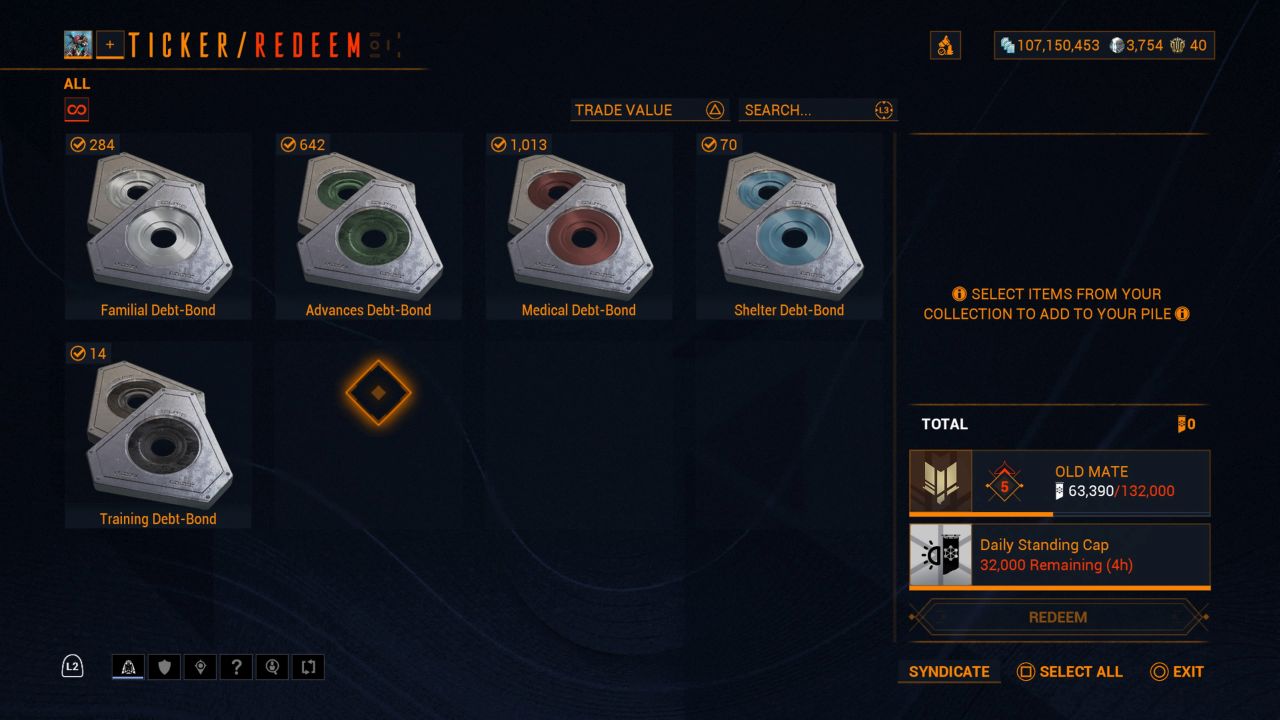This screenshot has height=720, width=1280.
Task: Select the map pin tab
Action: [200, 667]
